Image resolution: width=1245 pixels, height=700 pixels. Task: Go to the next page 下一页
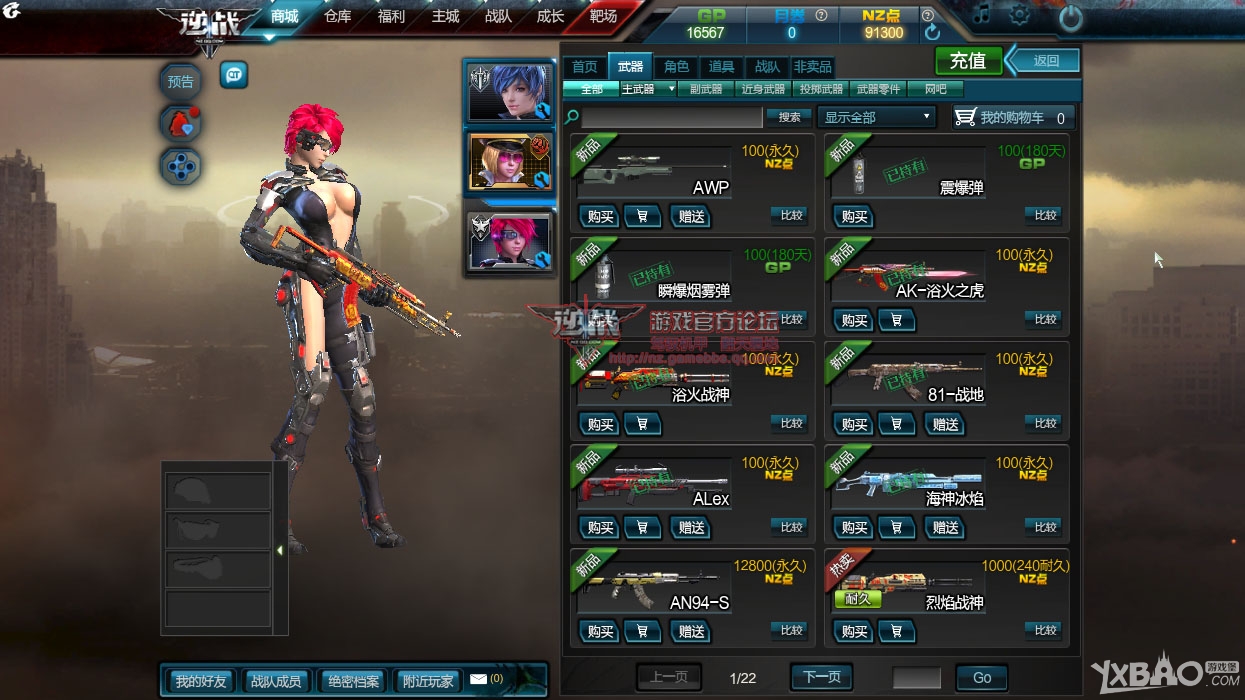coord(821,677)
